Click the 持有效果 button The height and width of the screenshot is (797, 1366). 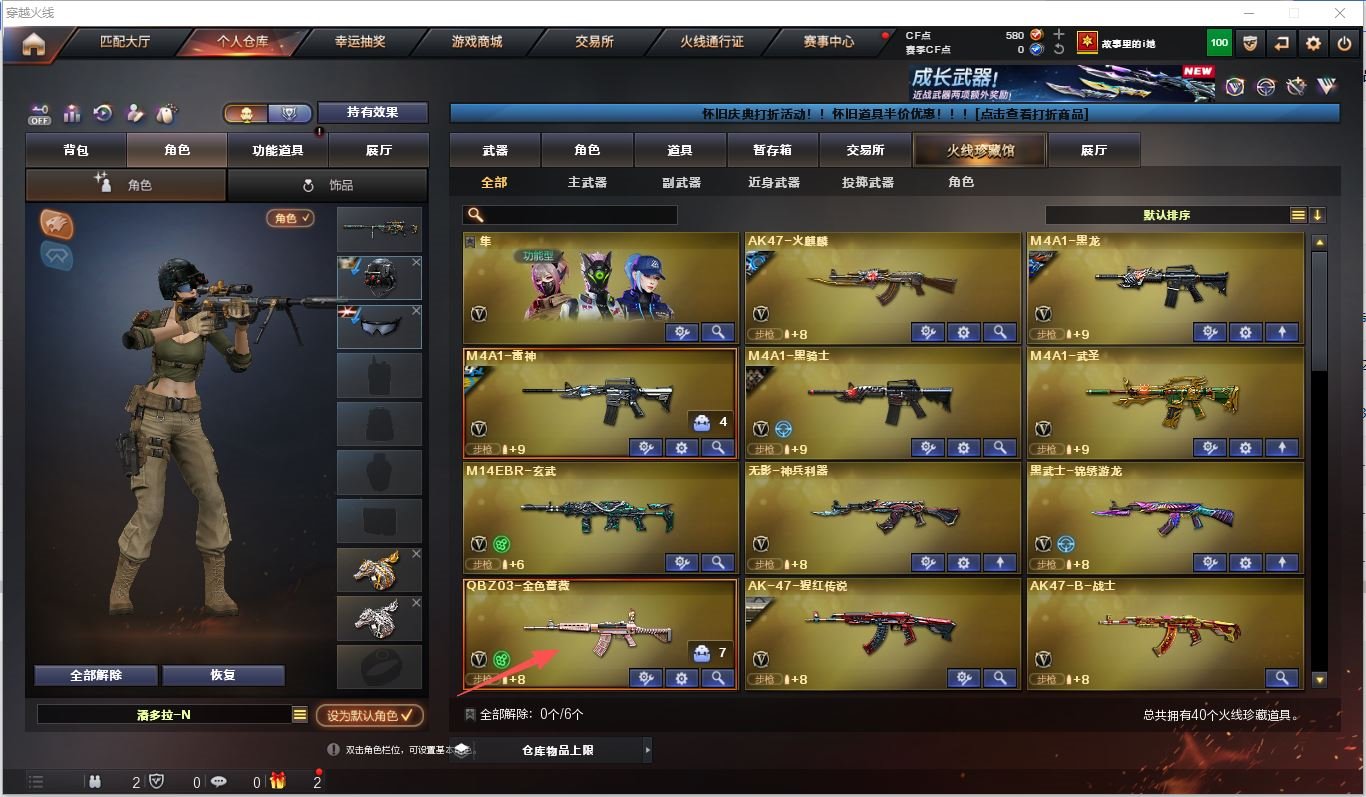point(373,112)
